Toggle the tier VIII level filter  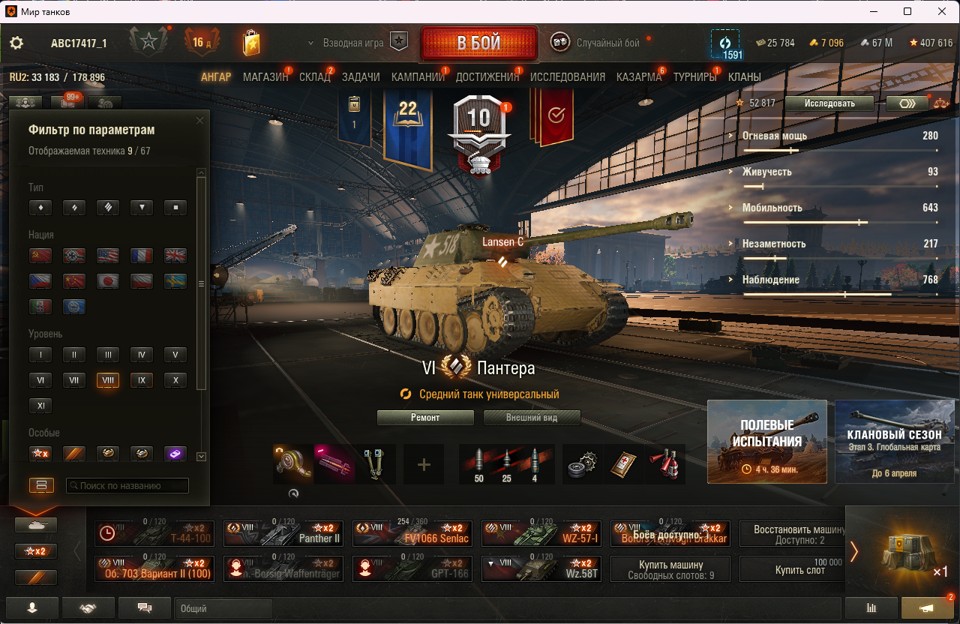(x=108, y=380)
